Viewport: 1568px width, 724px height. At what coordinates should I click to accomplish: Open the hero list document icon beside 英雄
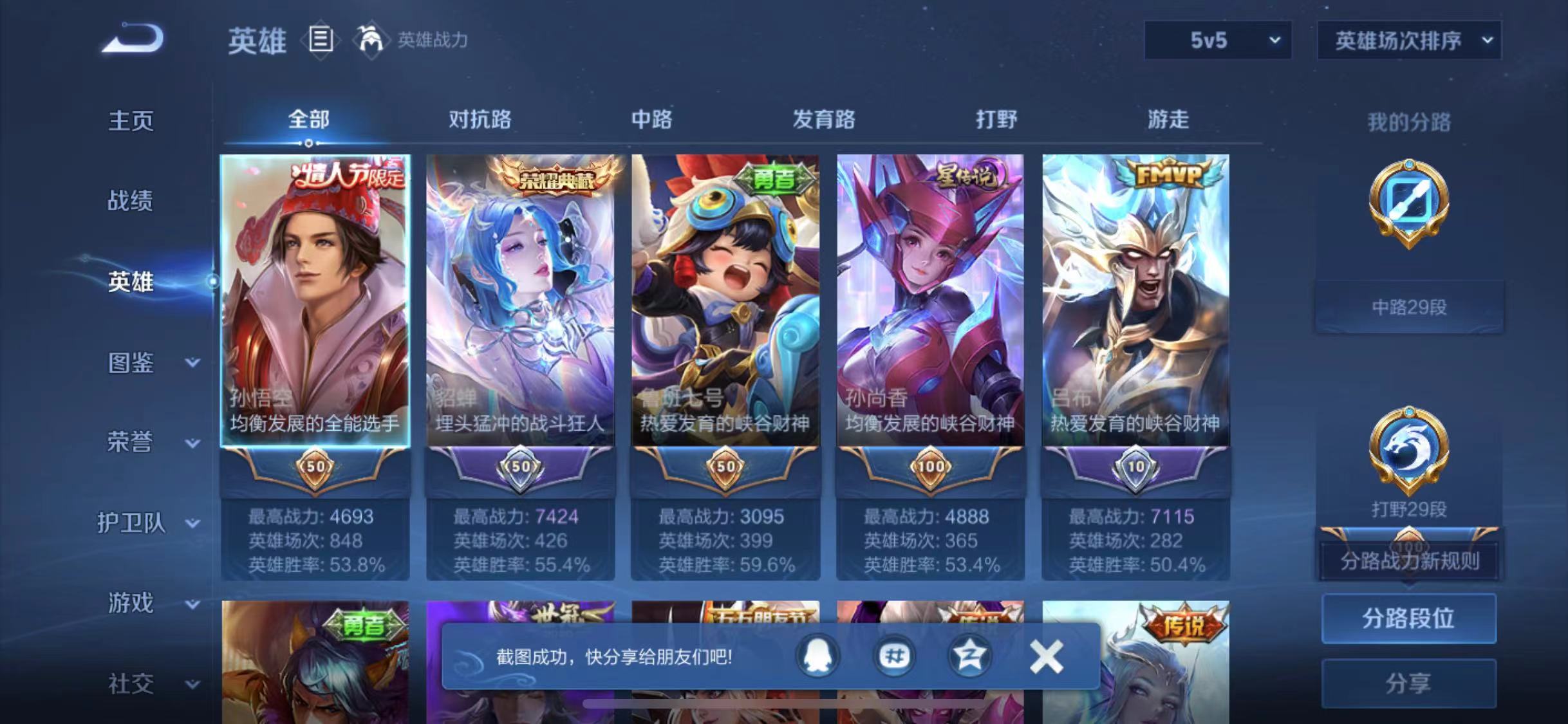[x=320, y=40]
